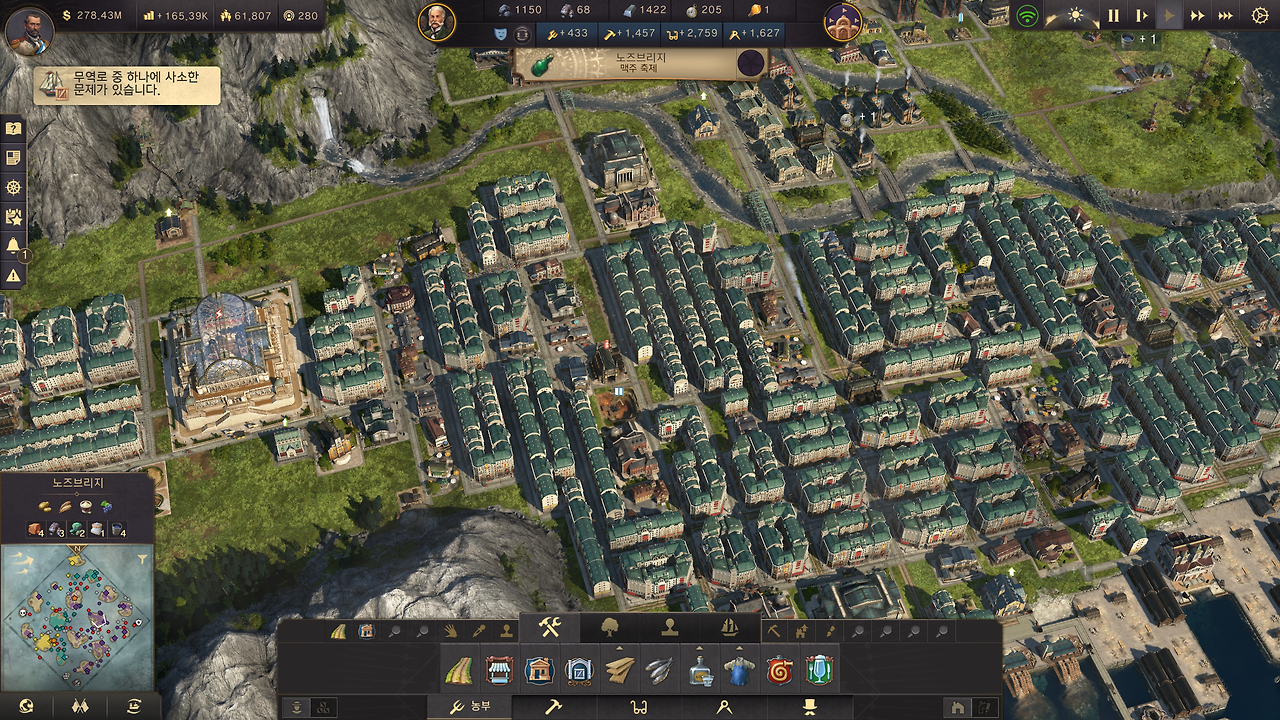1280x720 pixels.
Task: Choose the schnapps bottle building icon
Action: pos(700,670)
